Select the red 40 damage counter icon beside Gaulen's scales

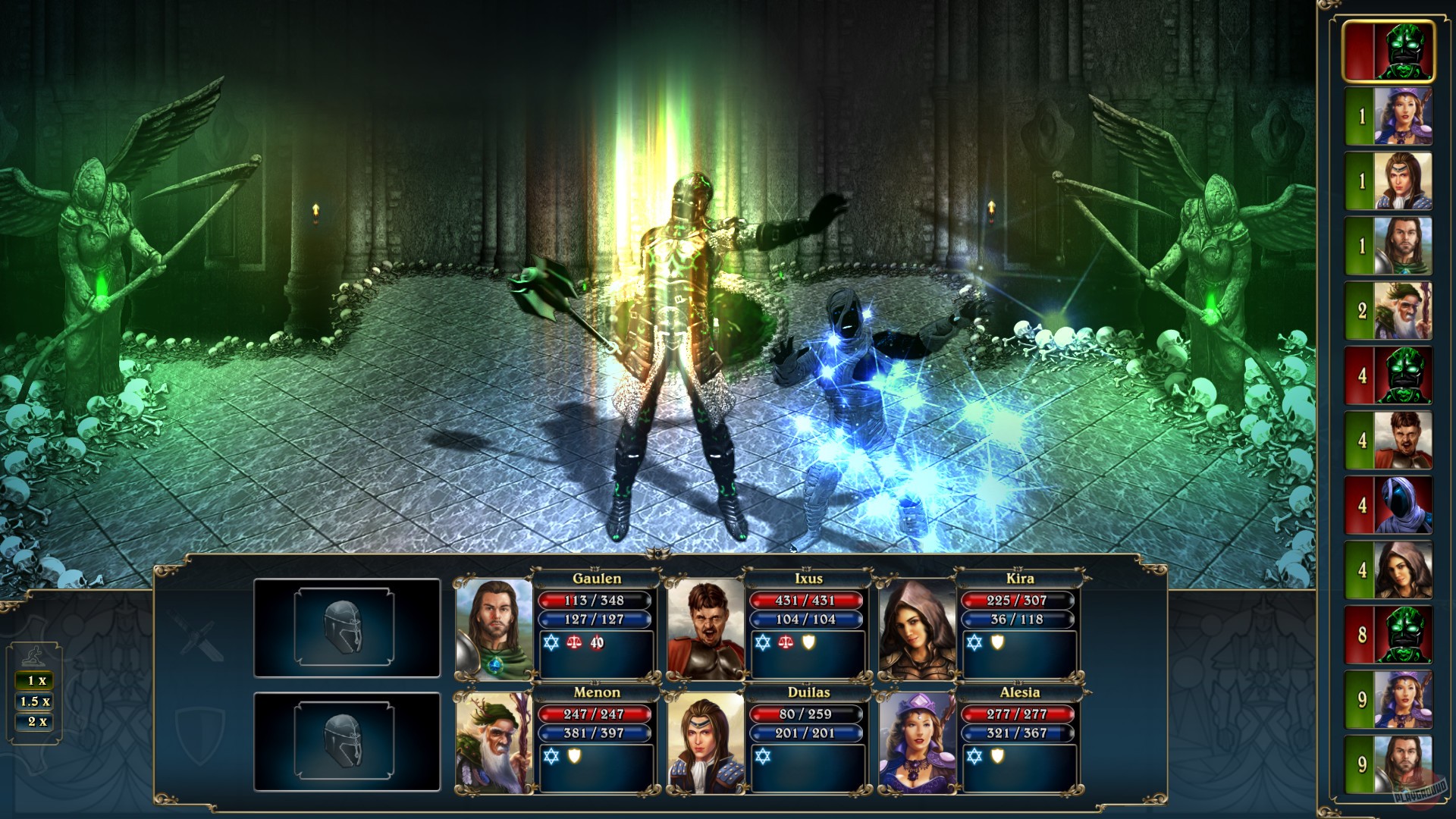click(x=596, y=642)
